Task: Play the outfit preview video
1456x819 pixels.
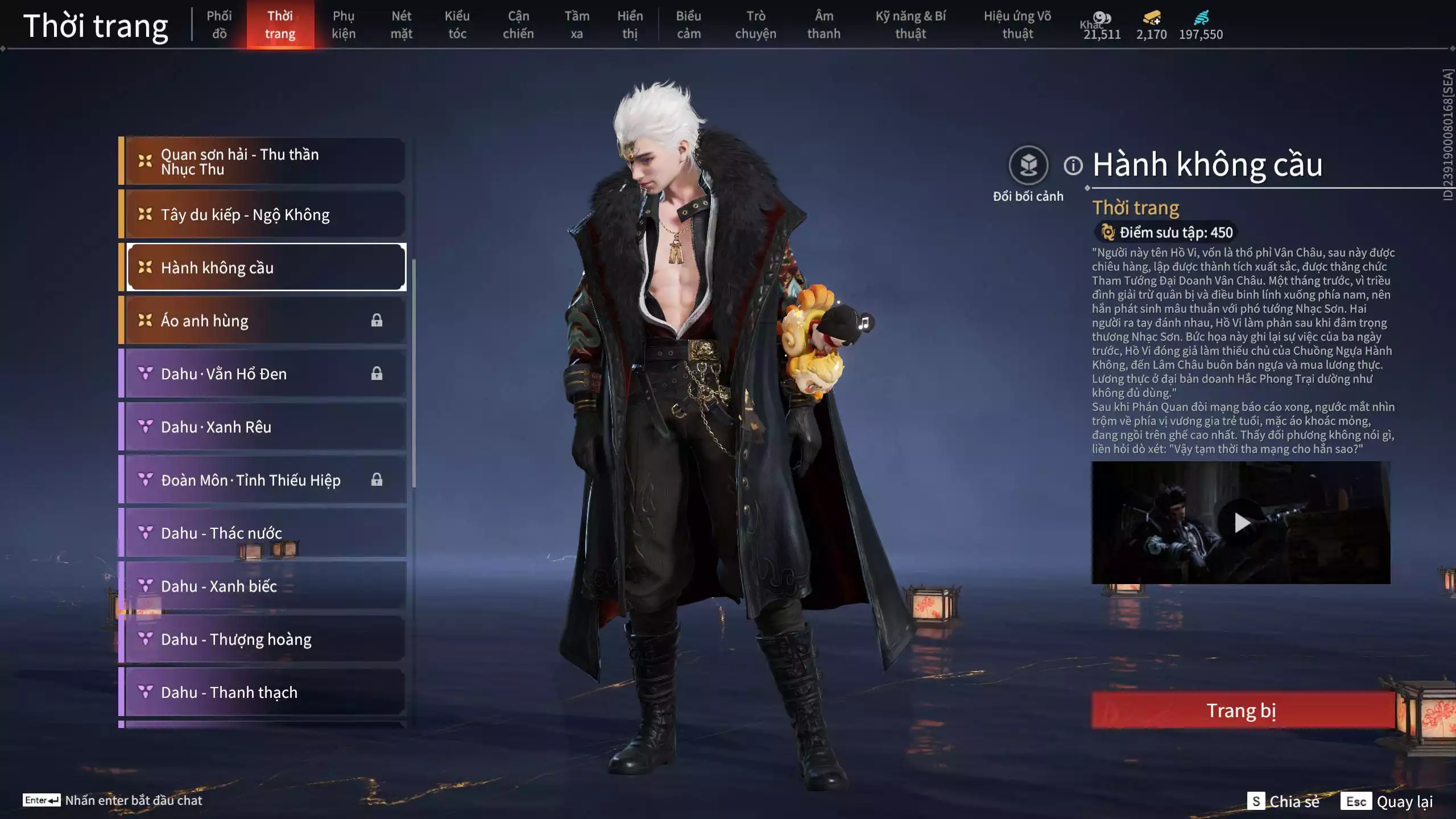Action: point(1241,522)
